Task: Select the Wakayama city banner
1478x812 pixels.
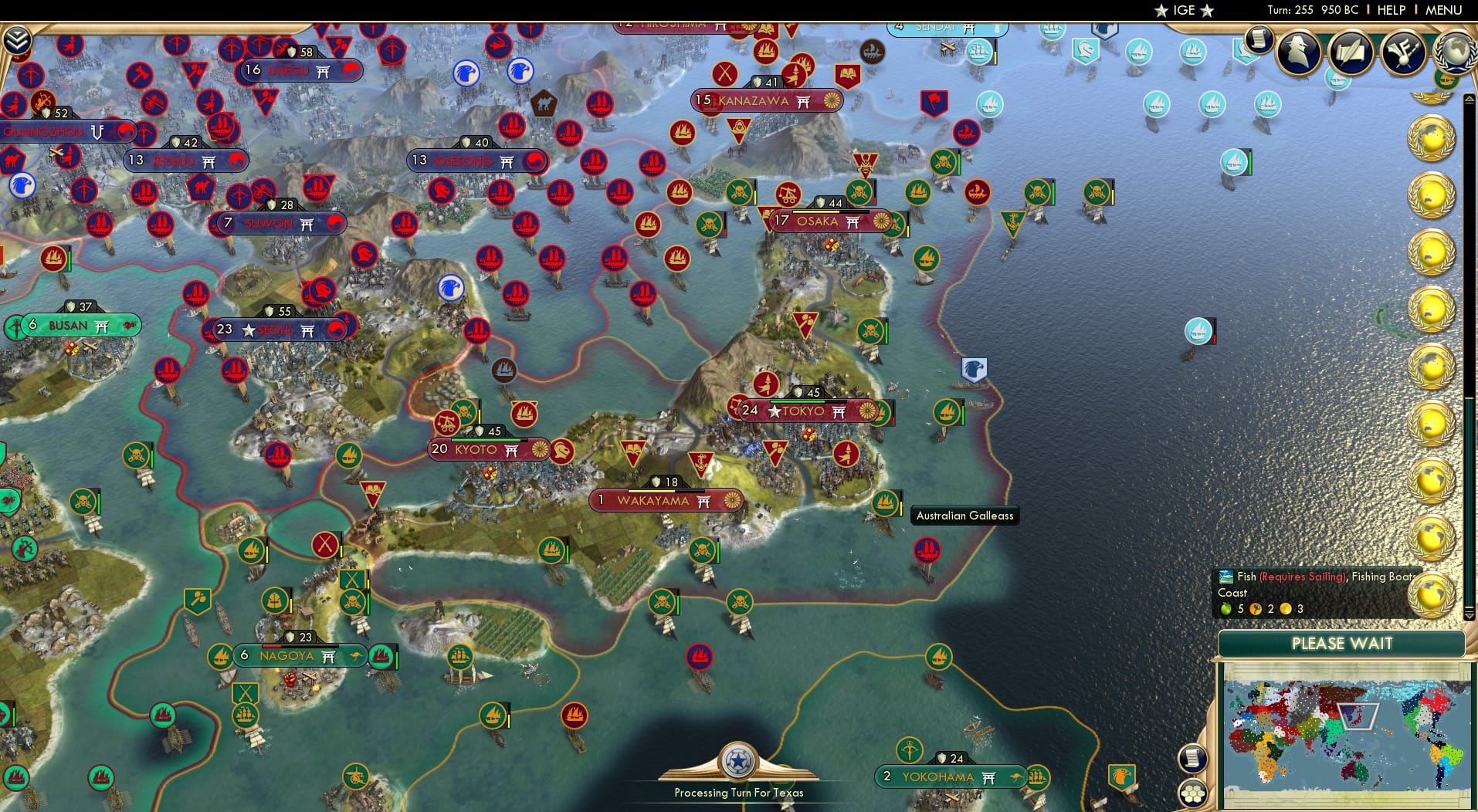Action: coord(667,500)
